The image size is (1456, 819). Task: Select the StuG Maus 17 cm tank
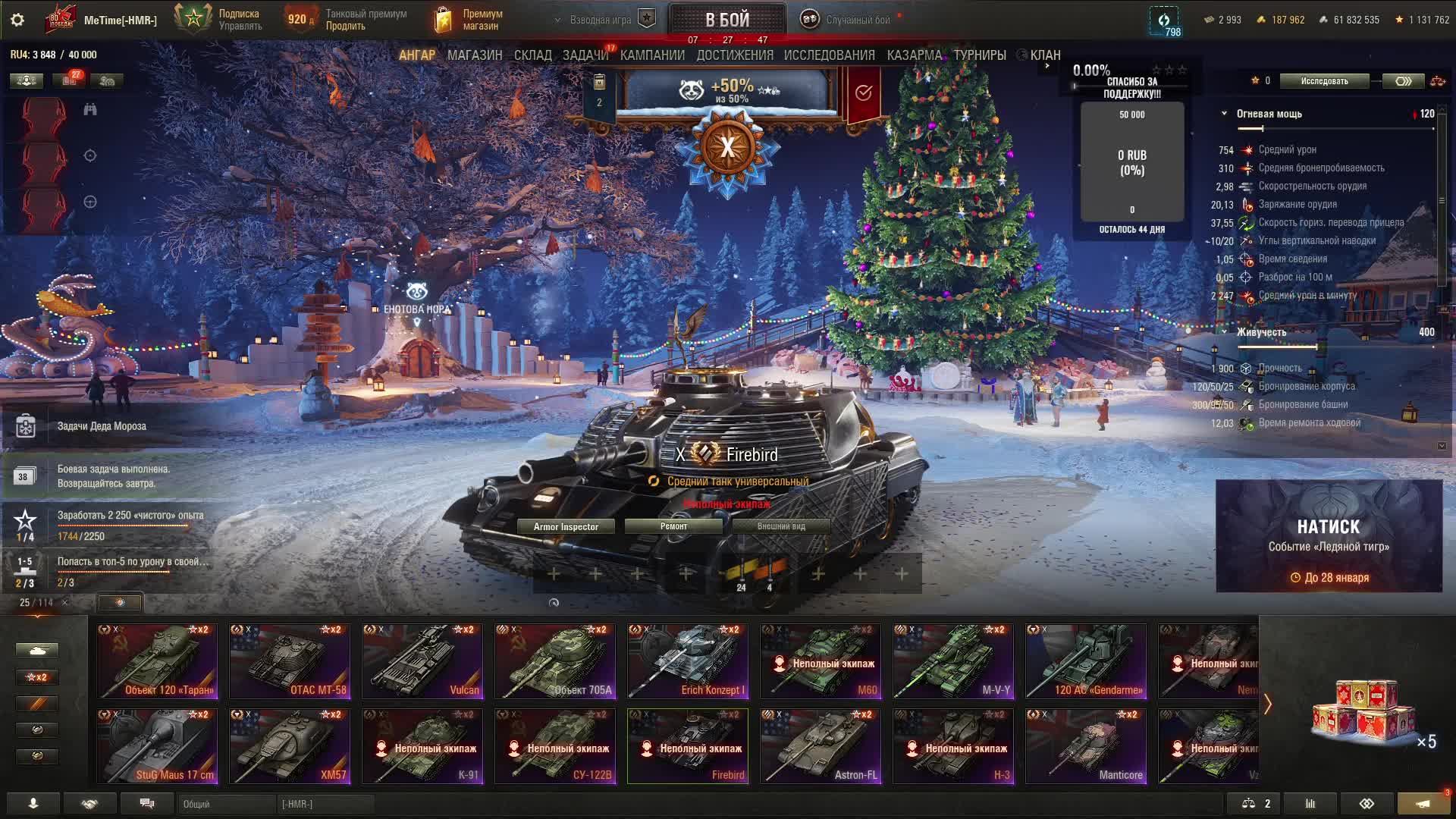pos(157,746)
